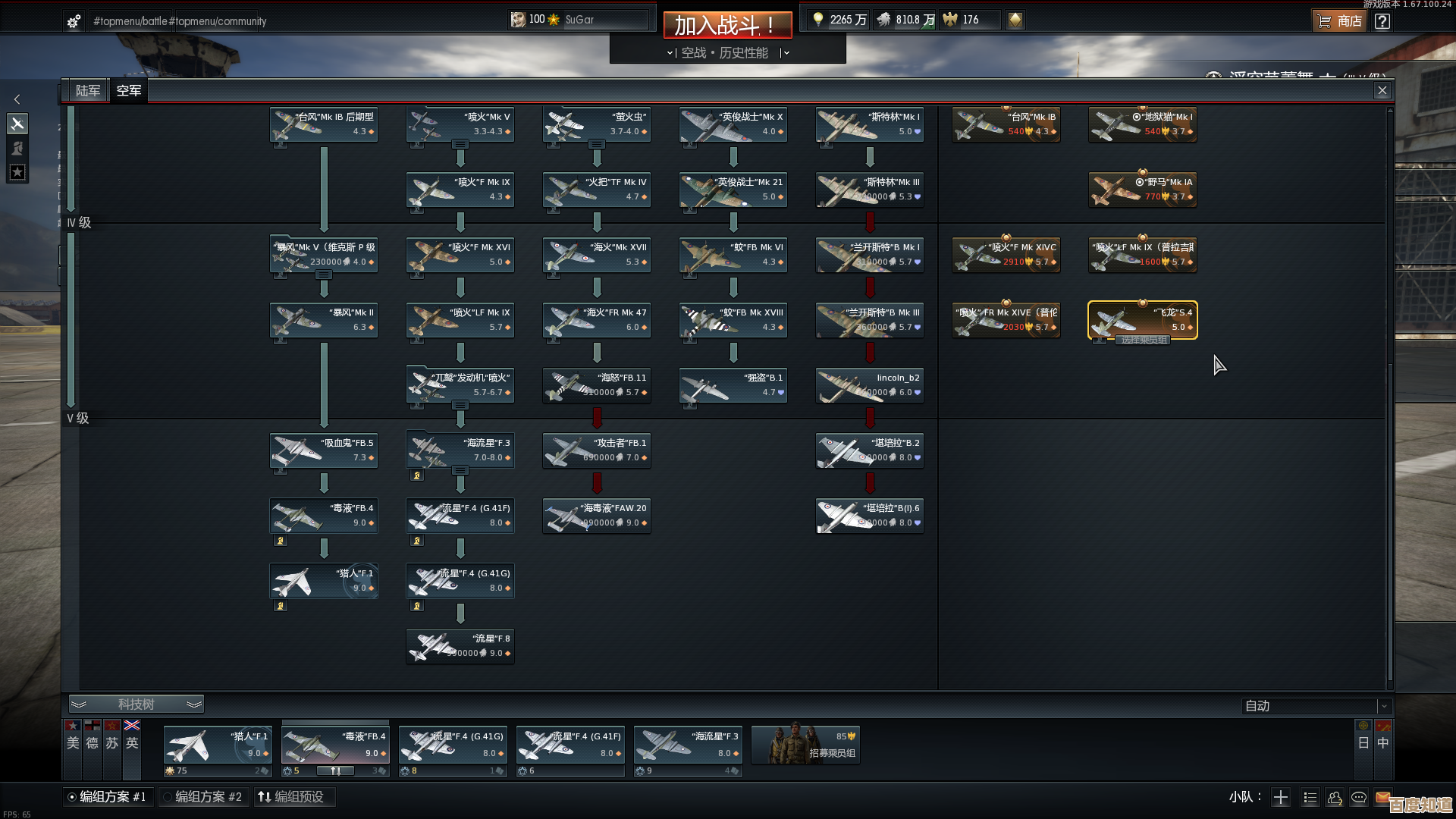Viewport: 1456px width, 819px height.
Task: Select 编组方案 #2 preset
Action: (202, 797)
